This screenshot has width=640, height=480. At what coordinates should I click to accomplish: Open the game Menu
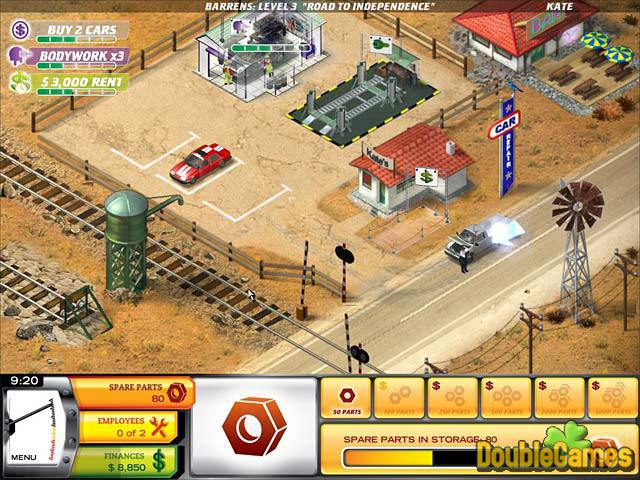pyautogui.click(x=22, y=458)
